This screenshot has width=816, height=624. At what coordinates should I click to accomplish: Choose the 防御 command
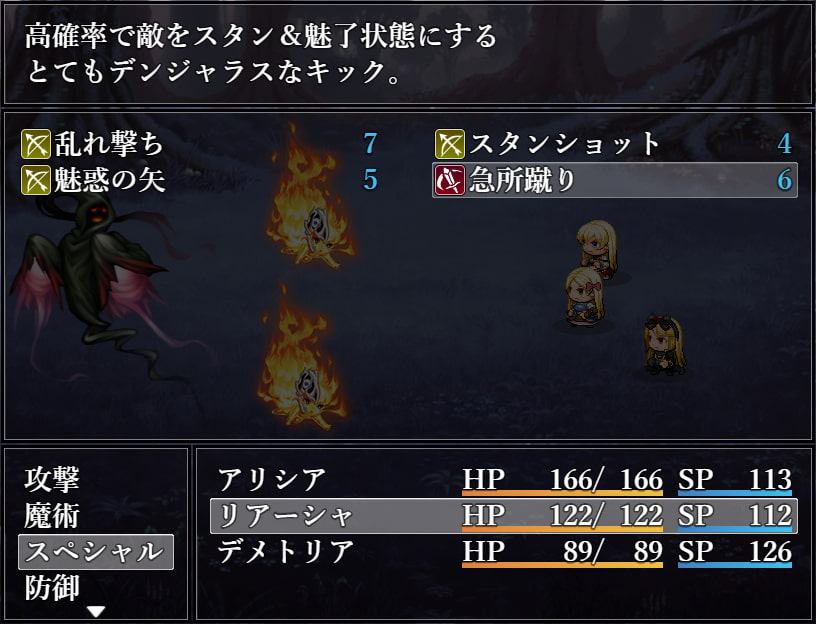(x=52, y=586)
